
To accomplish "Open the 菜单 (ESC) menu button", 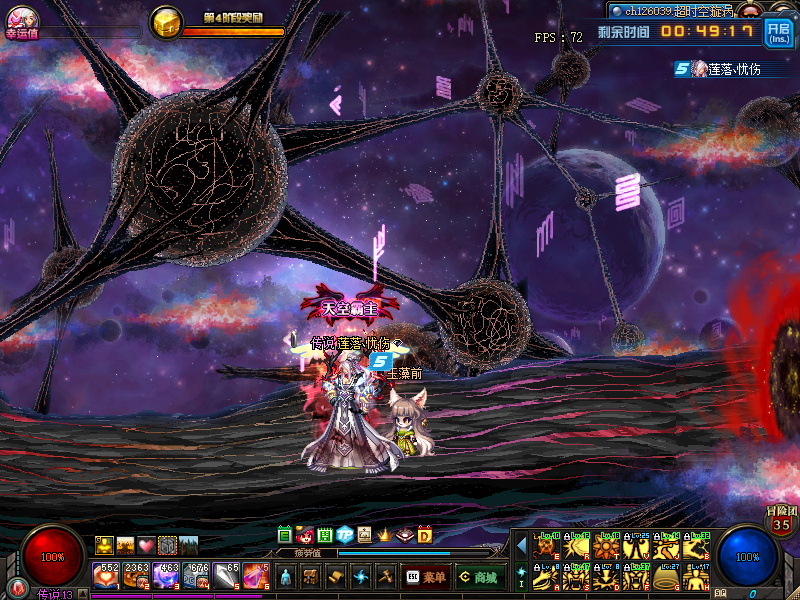I will click(x=425, y=577).
